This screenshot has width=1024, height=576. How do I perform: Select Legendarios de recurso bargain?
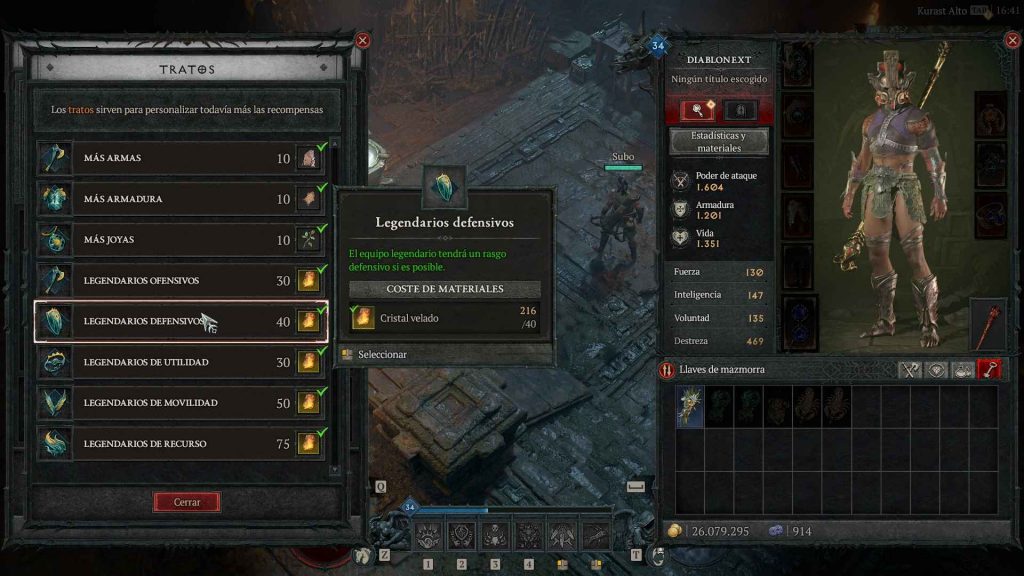tap(180, 443)
